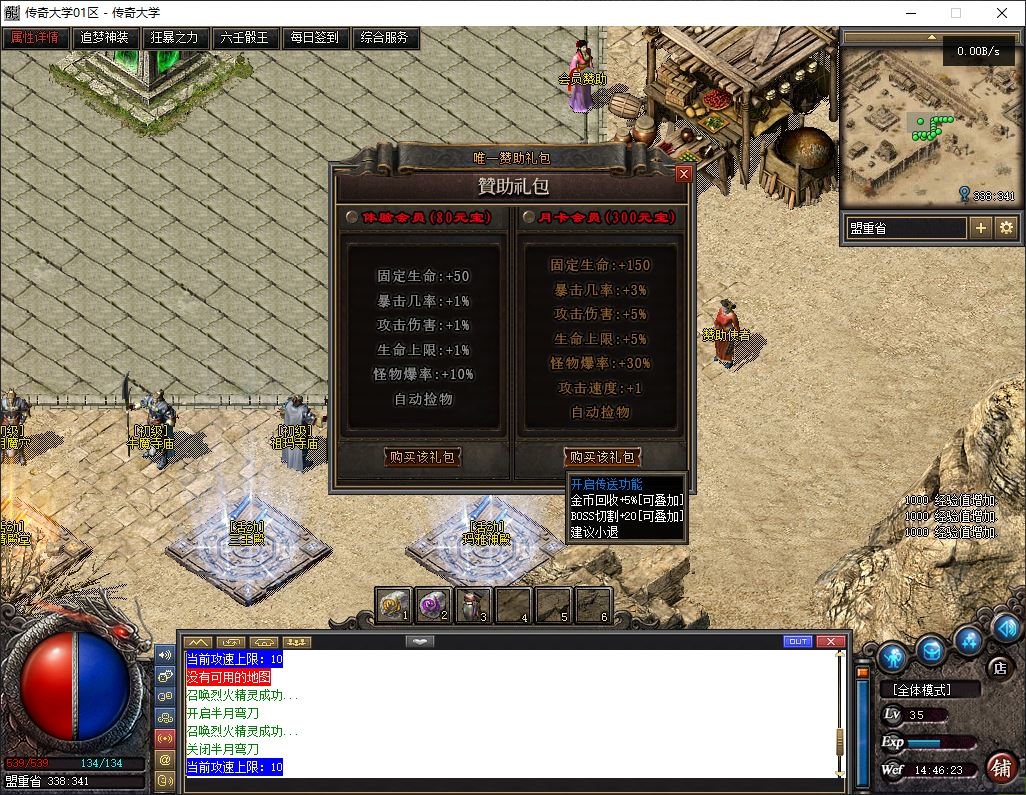Click the plus button beside 盟重省
Viewport: 1026px width, 795px height.
point(981,228)
